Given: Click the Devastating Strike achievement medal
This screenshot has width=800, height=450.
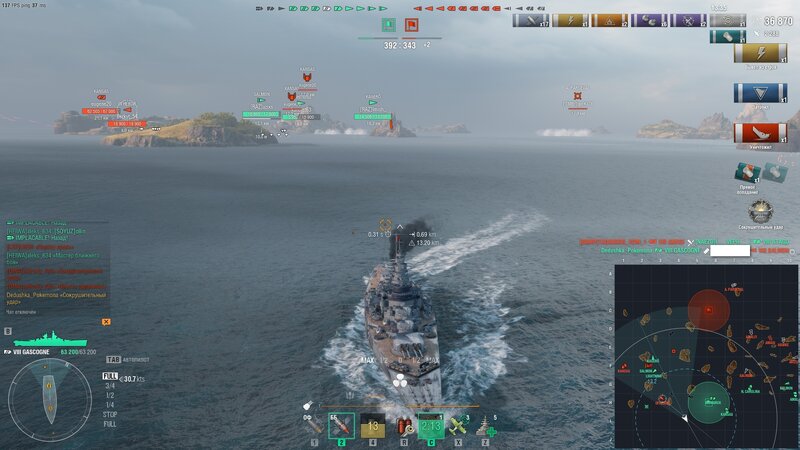Looking at the screenshot, I should click(761, 211).
